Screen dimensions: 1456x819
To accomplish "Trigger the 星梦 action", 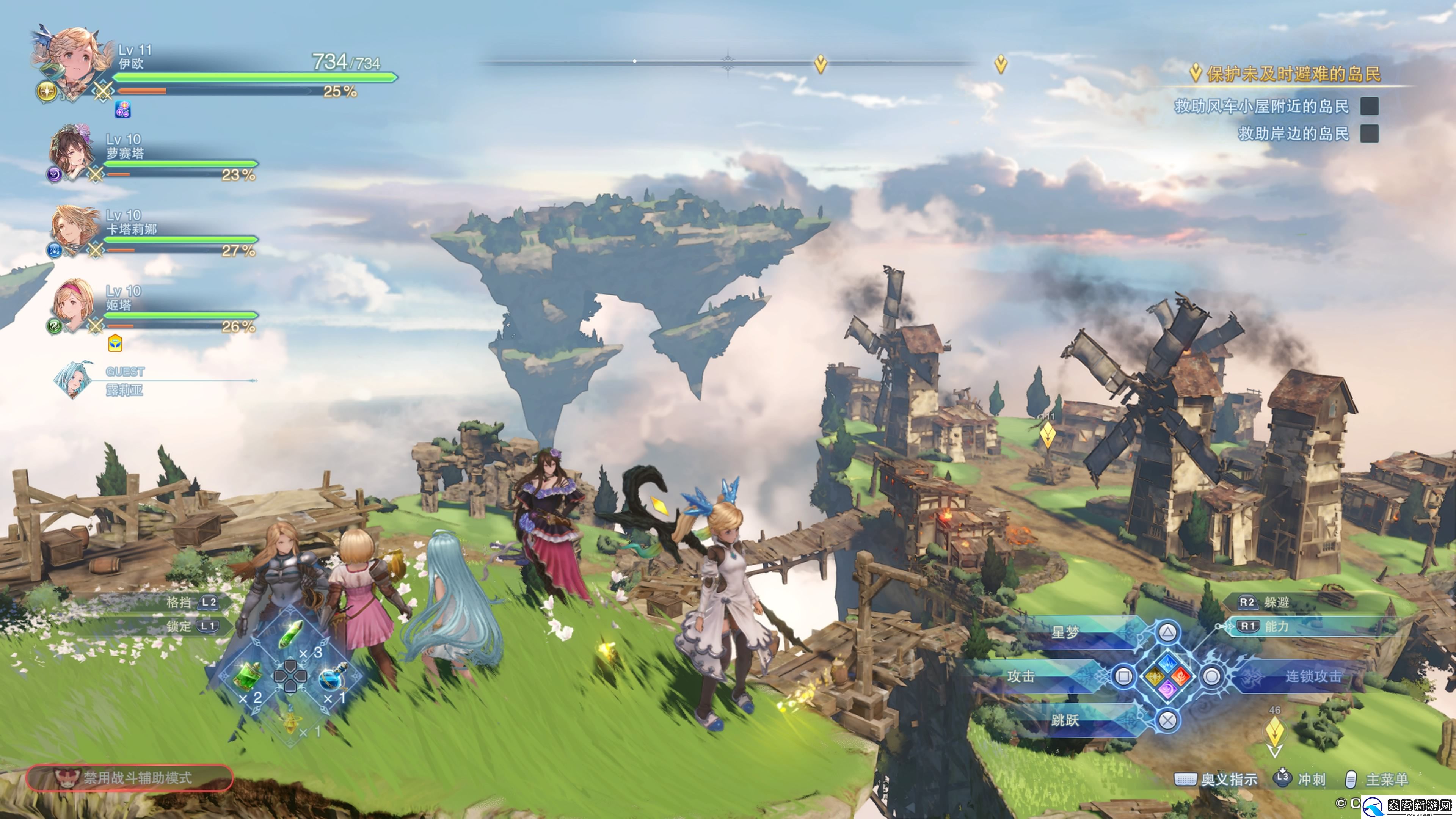I will 1168,632.
